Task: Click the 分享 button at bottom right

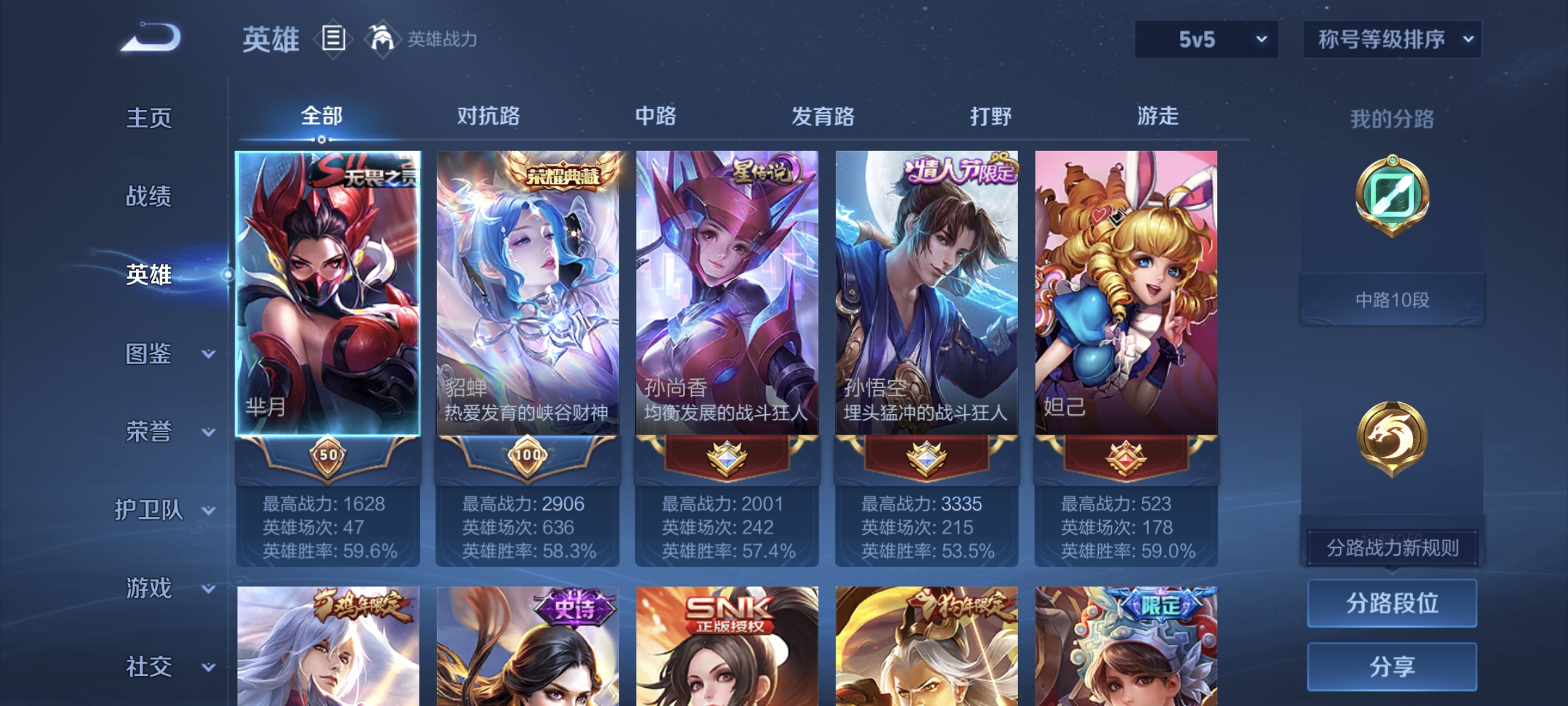Action: coord(1392,665)
